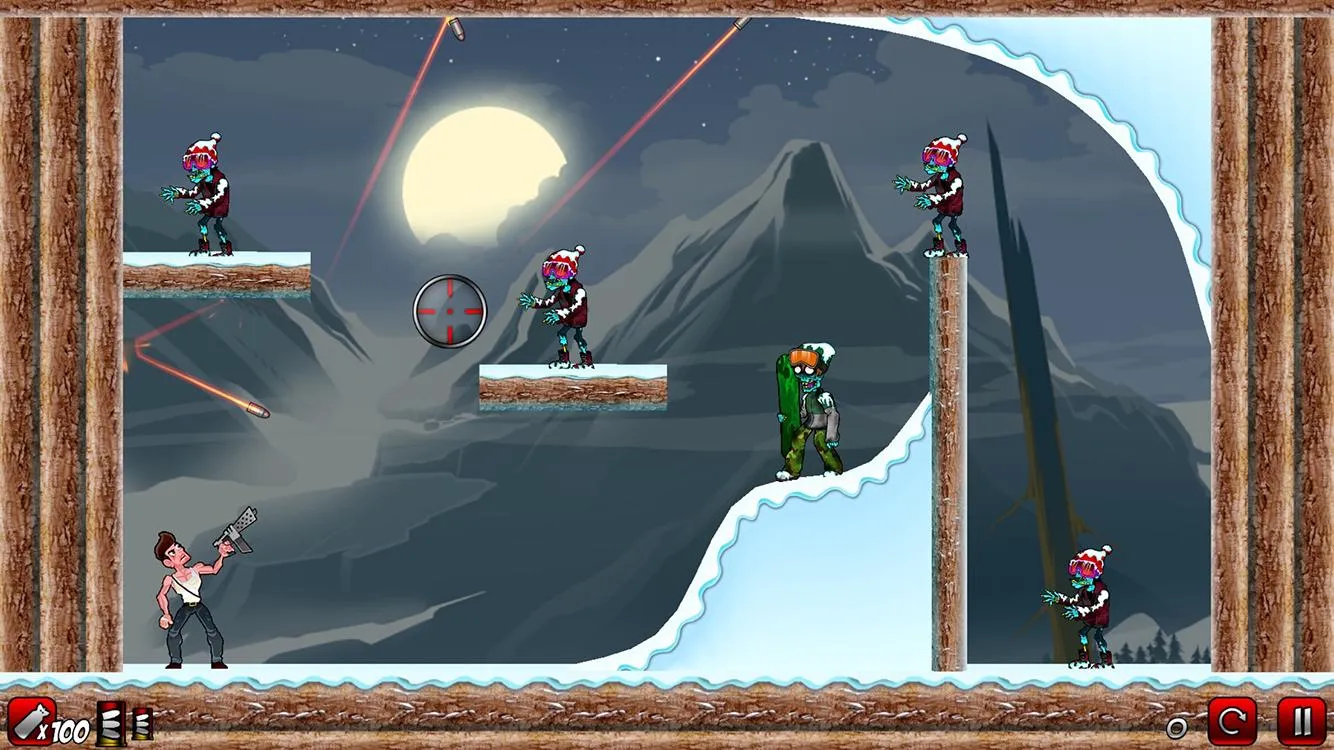Image resolution: width=1334 pixels, height=750 pixels.
Task: Click the zombie atop the right pillar
Action: click(945, 185)
